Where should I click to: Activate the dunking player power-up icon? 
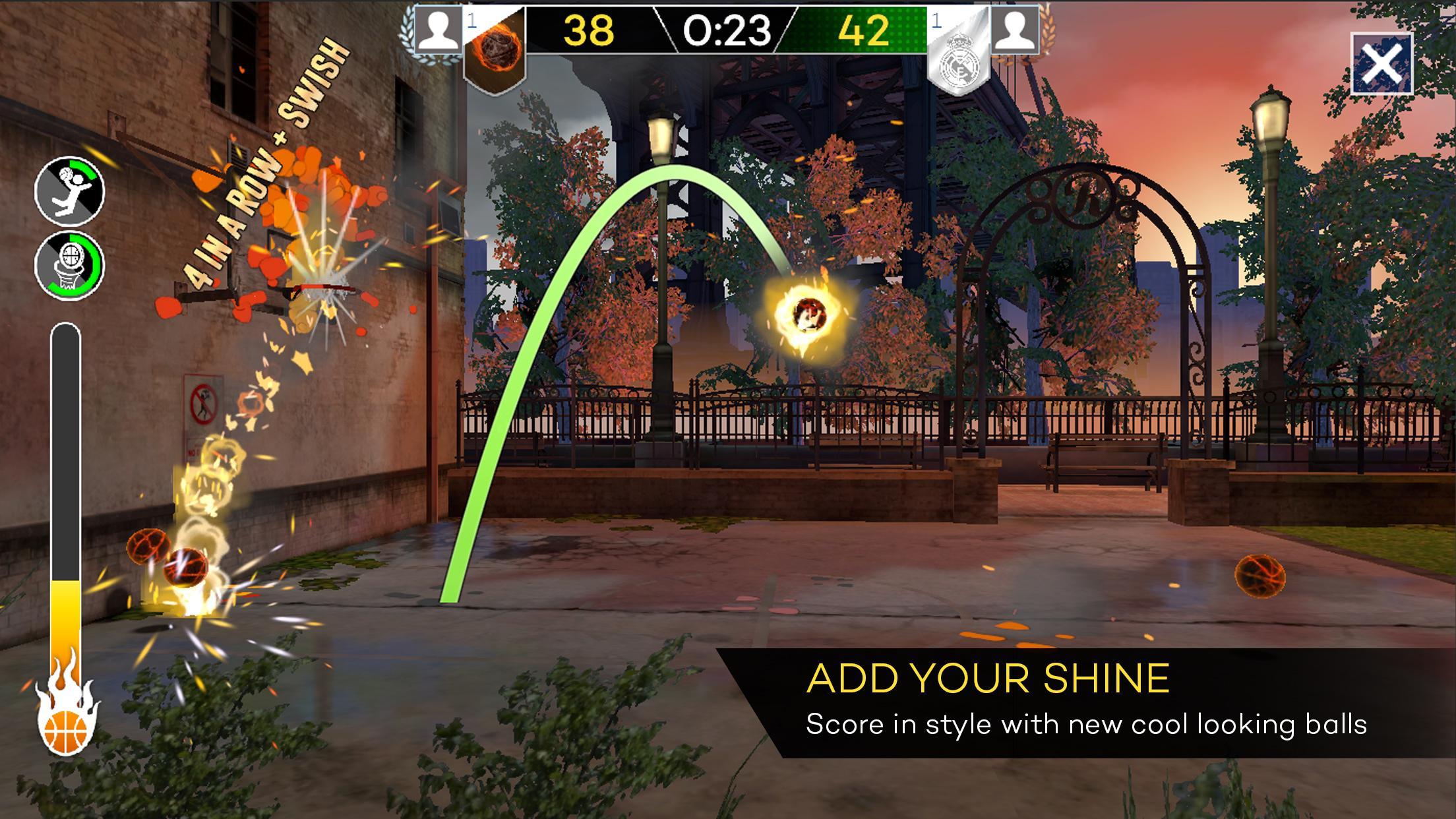(69, 191)
